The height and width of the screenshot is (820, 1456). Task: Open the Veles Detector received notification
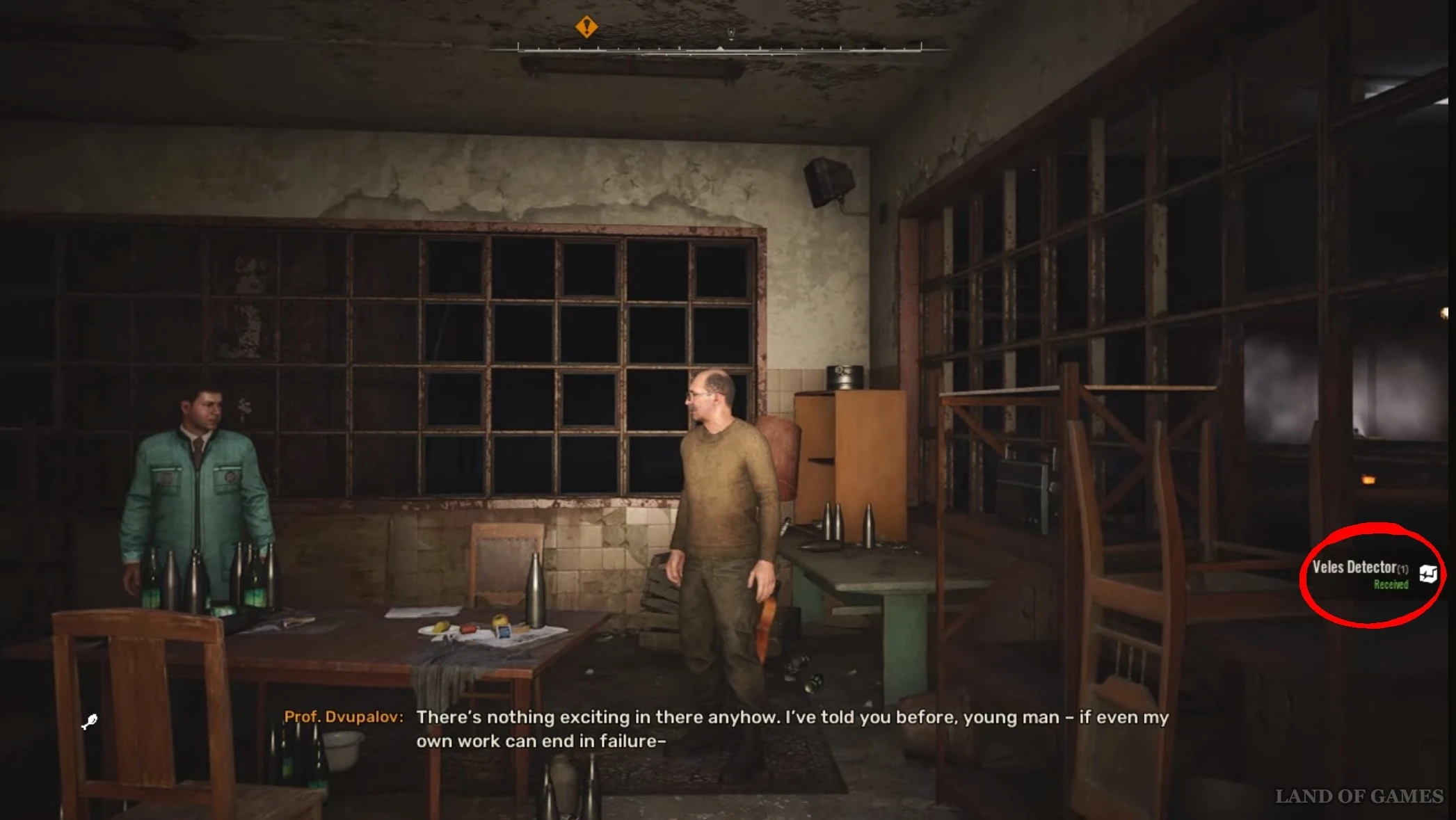tap(1359, 574)
